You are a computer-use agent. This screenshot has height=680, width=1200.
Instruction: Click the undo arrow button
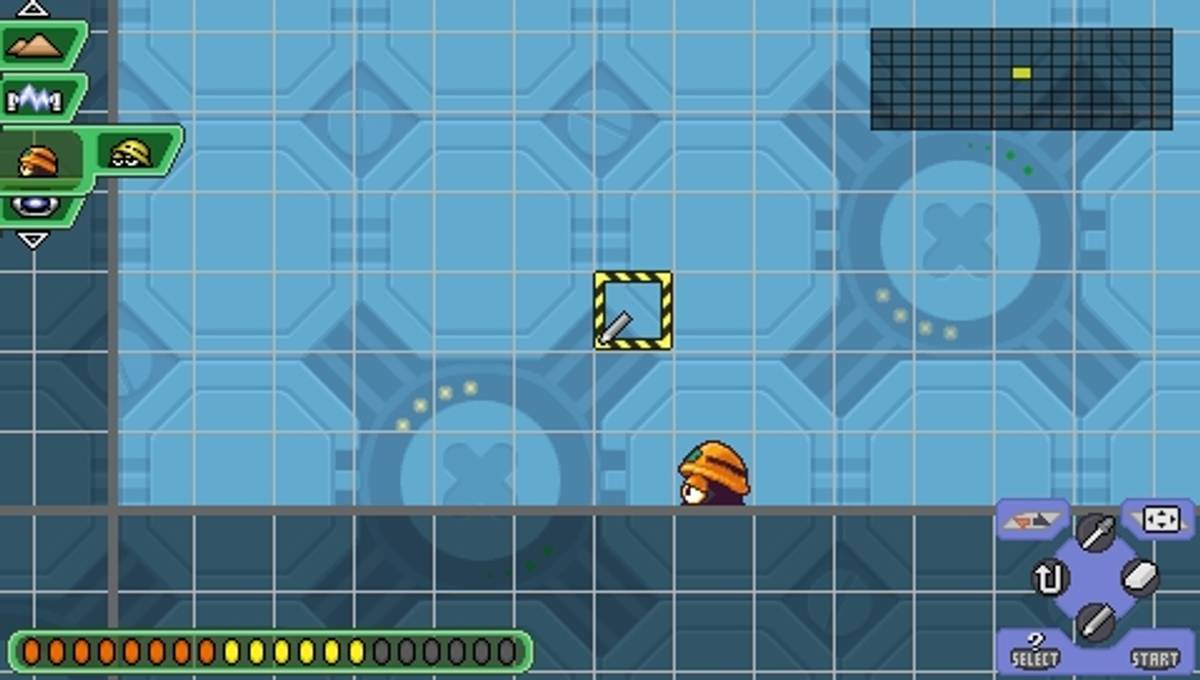point(1050,578)
